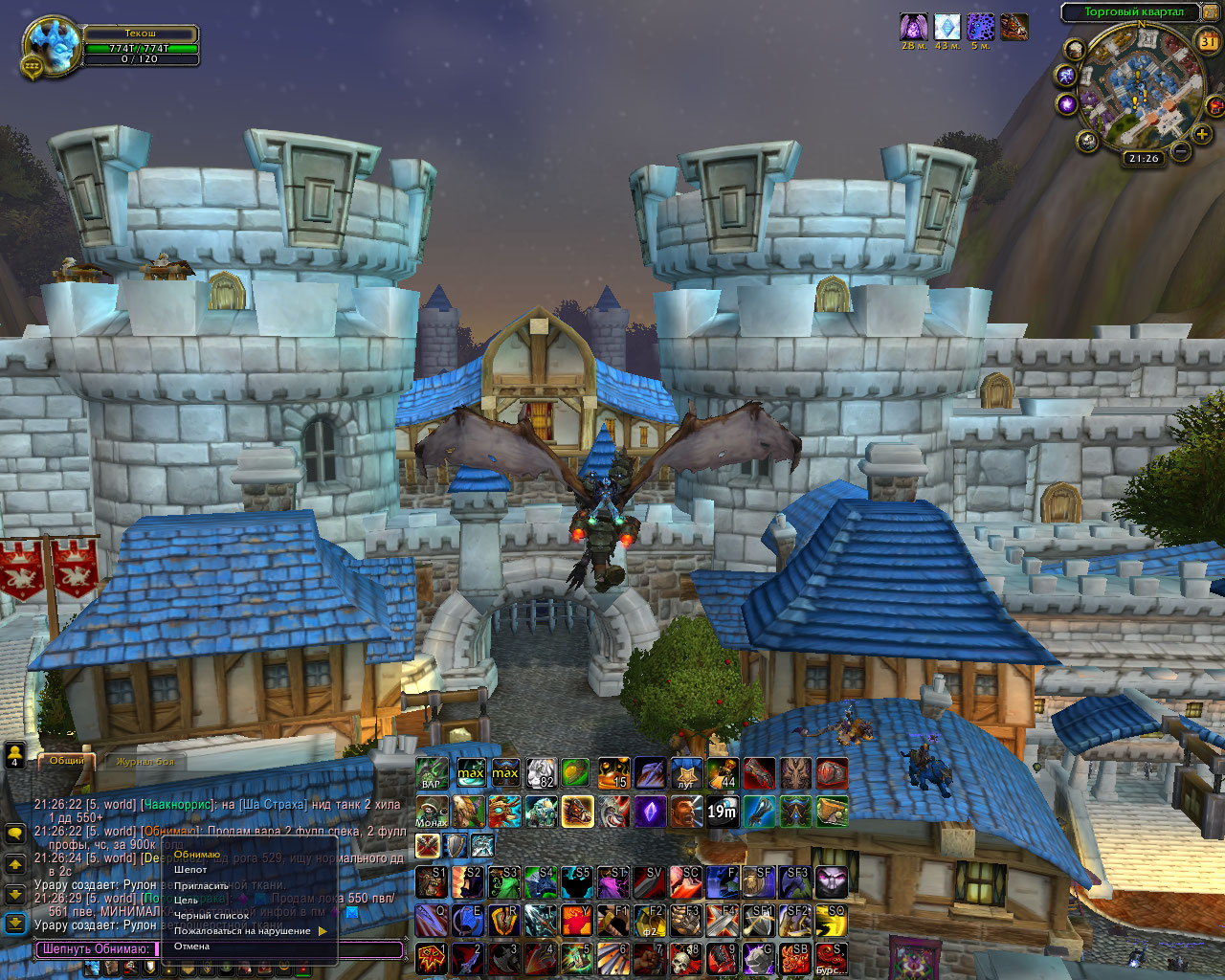Select the "Общий" chat tab

tap(67, 761)
